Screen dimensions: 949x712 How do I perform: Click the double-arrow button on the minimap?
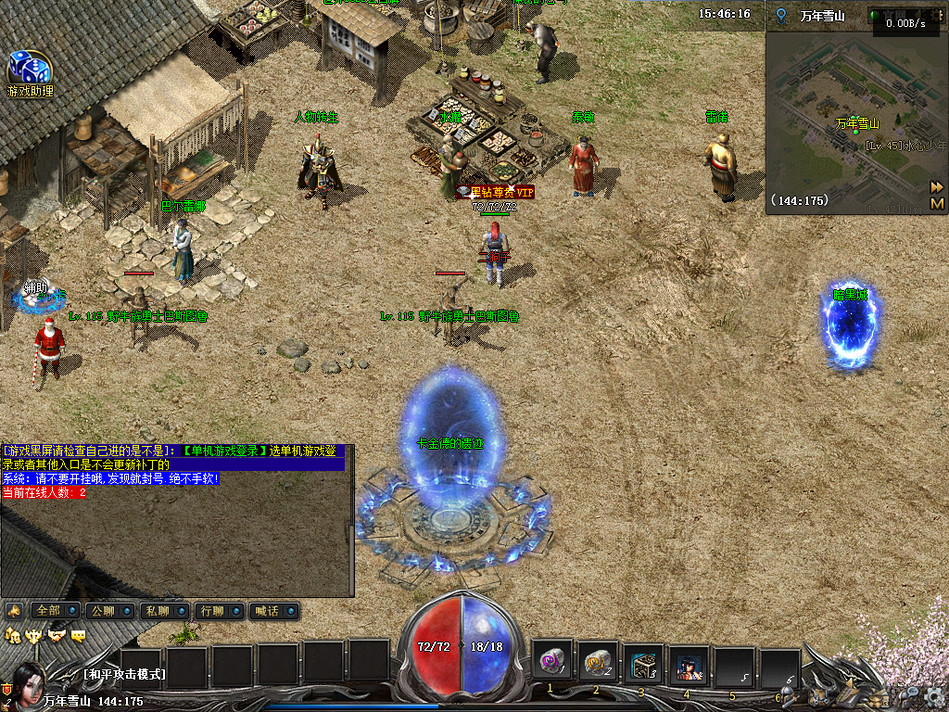click(937, 187)
